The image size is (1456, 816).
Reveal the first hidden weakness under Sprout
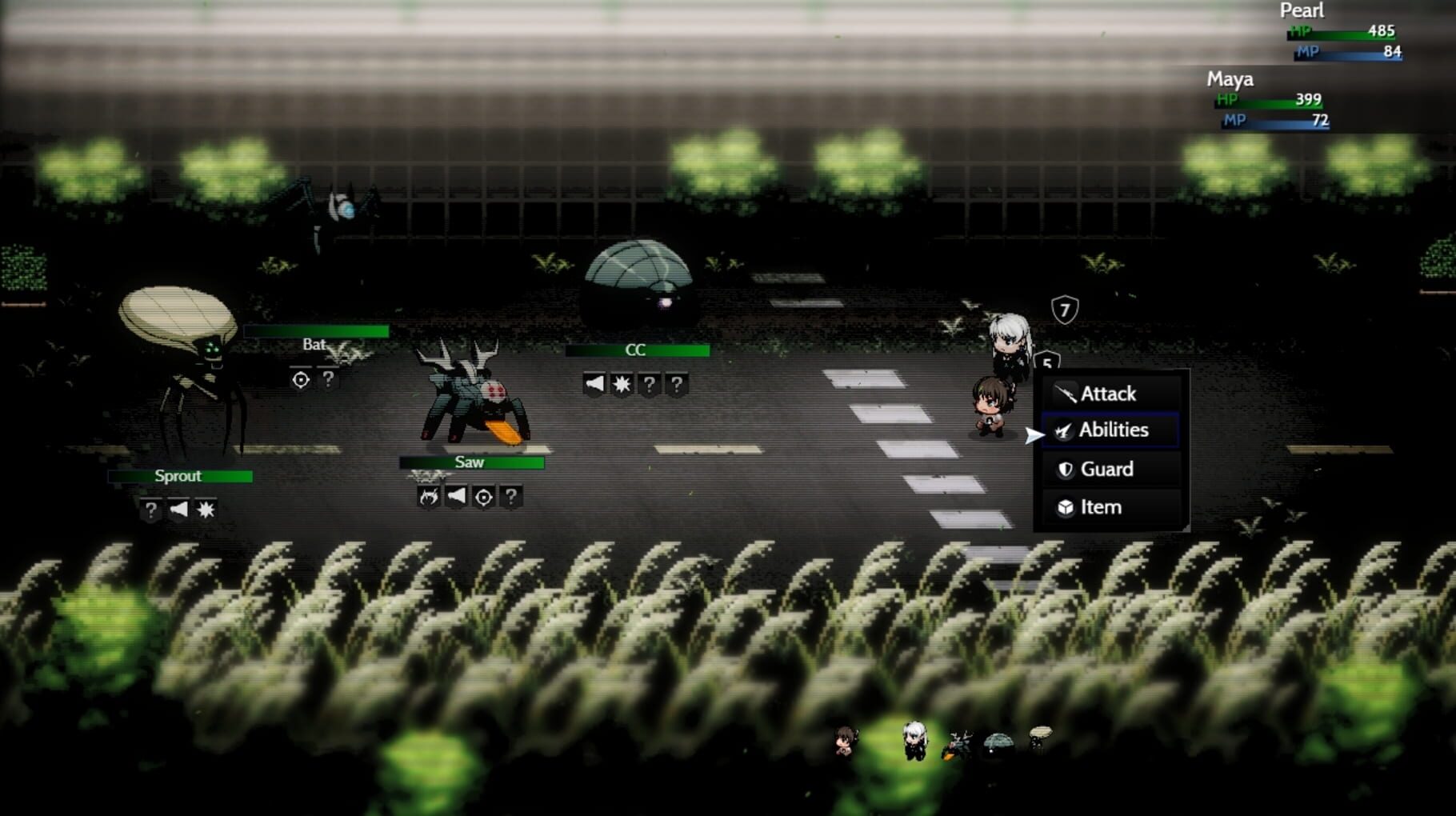tap(150, 510)
